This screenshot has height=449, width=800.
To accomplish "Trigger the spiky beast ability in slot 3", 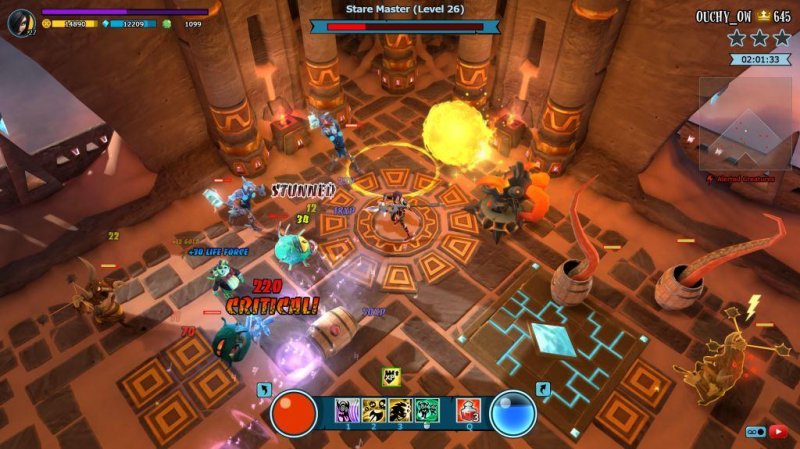I will pos(400,410).
